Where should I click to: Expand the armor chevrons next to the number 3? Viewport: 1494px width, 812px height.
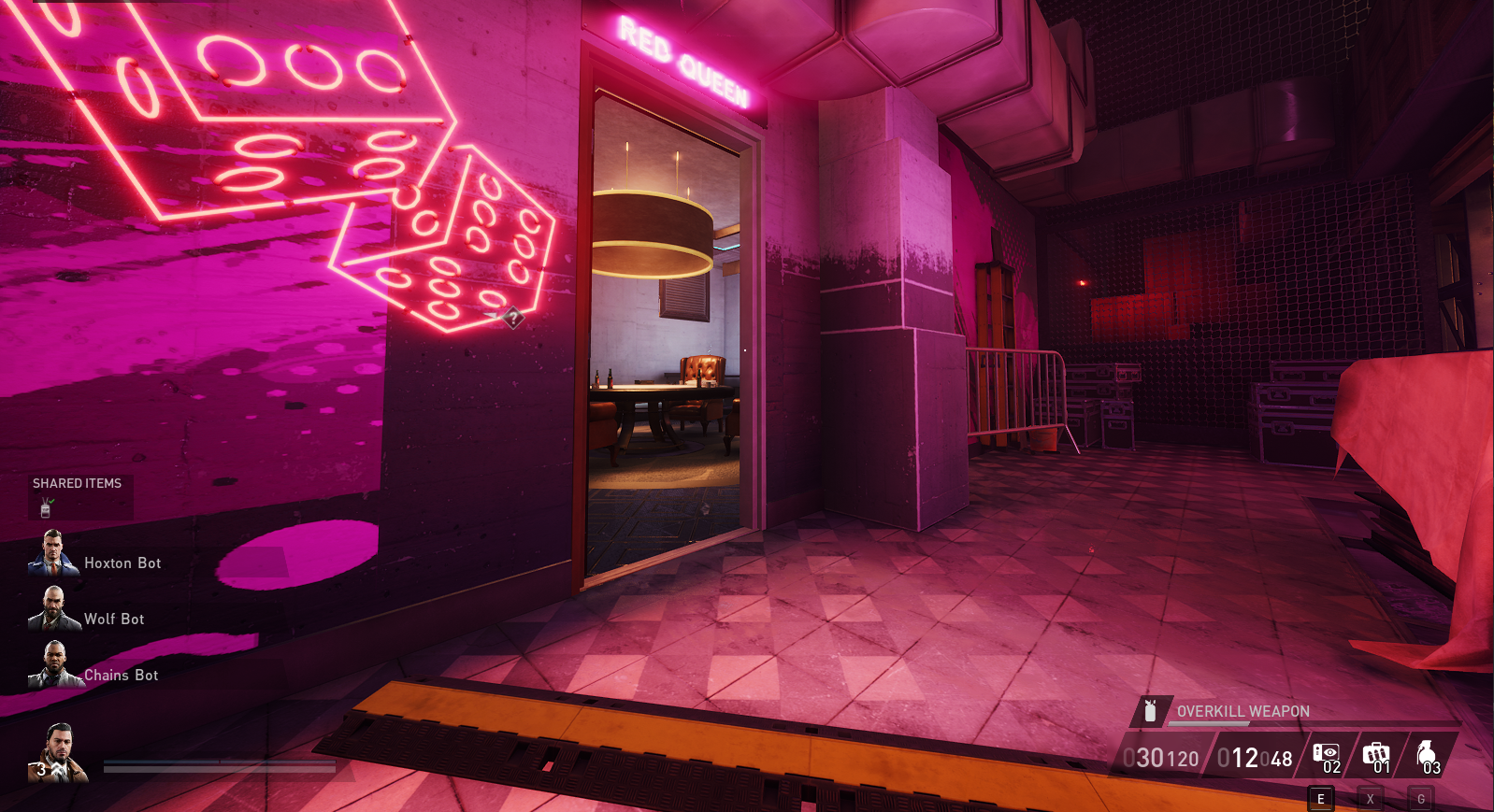[x=56, y=766]
